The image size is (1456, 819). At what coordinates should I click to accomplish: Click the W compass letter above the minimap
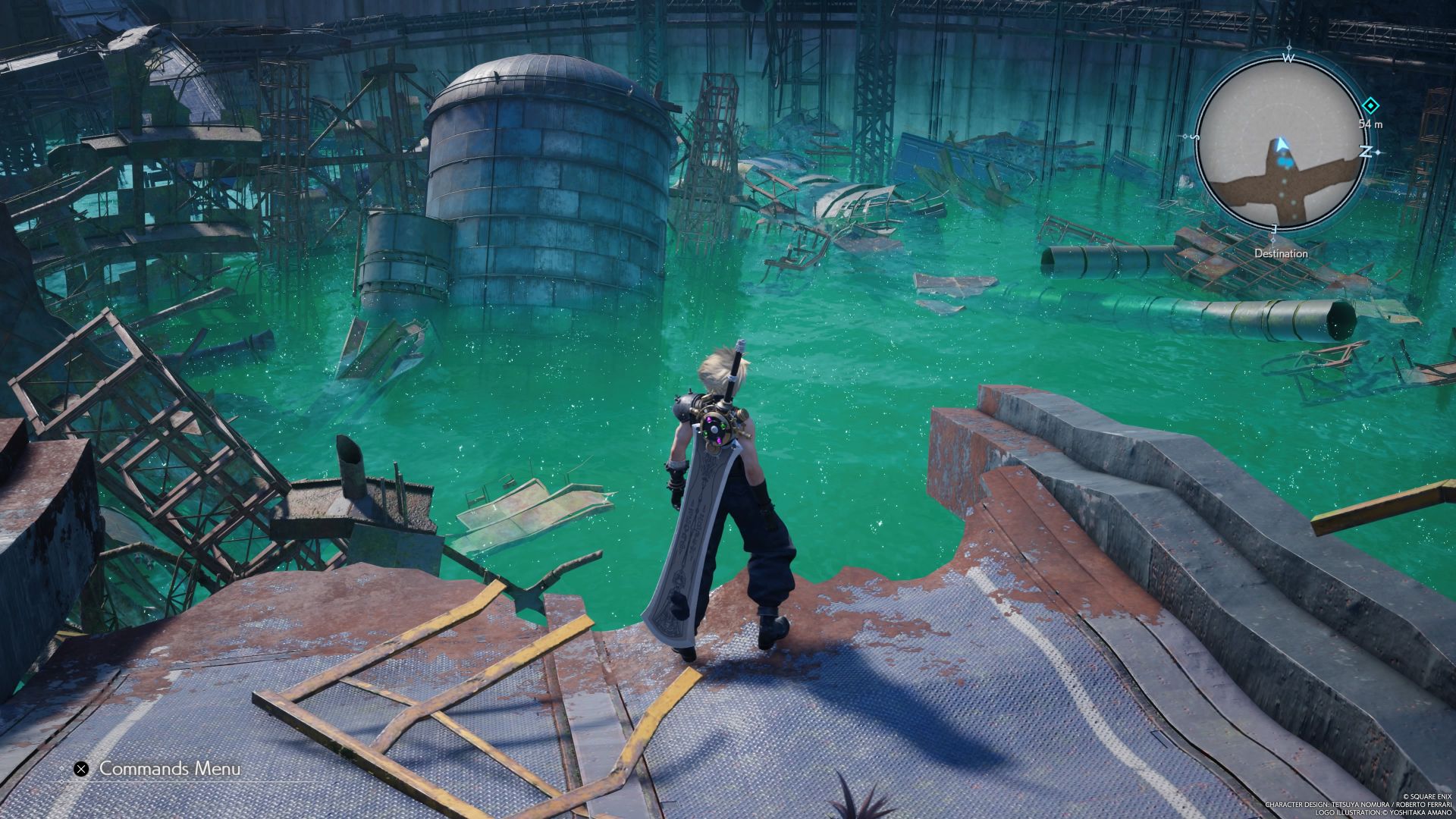(x=1290, y=57)
